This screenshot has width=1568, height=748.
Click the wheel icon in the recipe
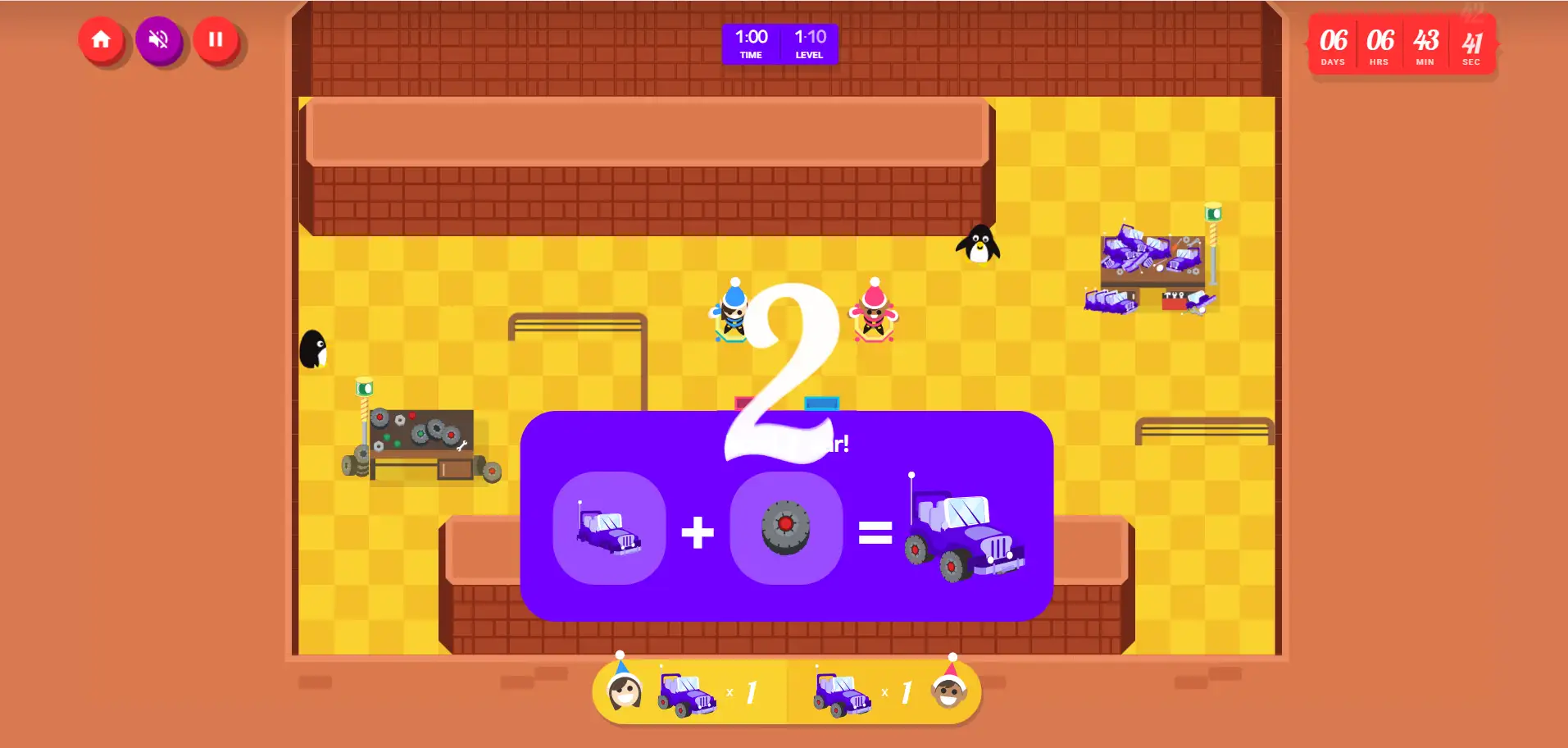click(785, 529)
